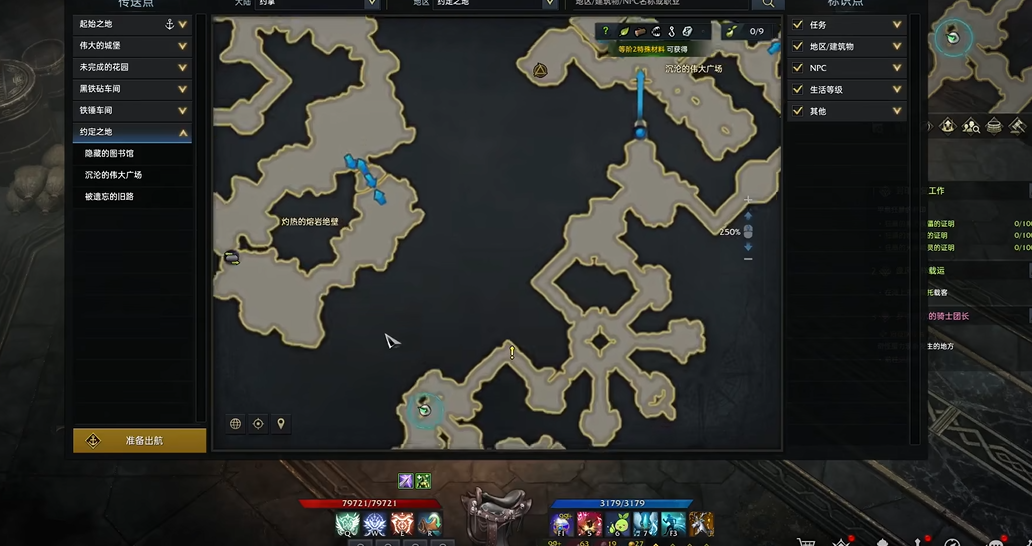The image size is (1032, 546).
Task: Uncheck the 地区/建筑物 marker filter
Action: click(798, 46)
